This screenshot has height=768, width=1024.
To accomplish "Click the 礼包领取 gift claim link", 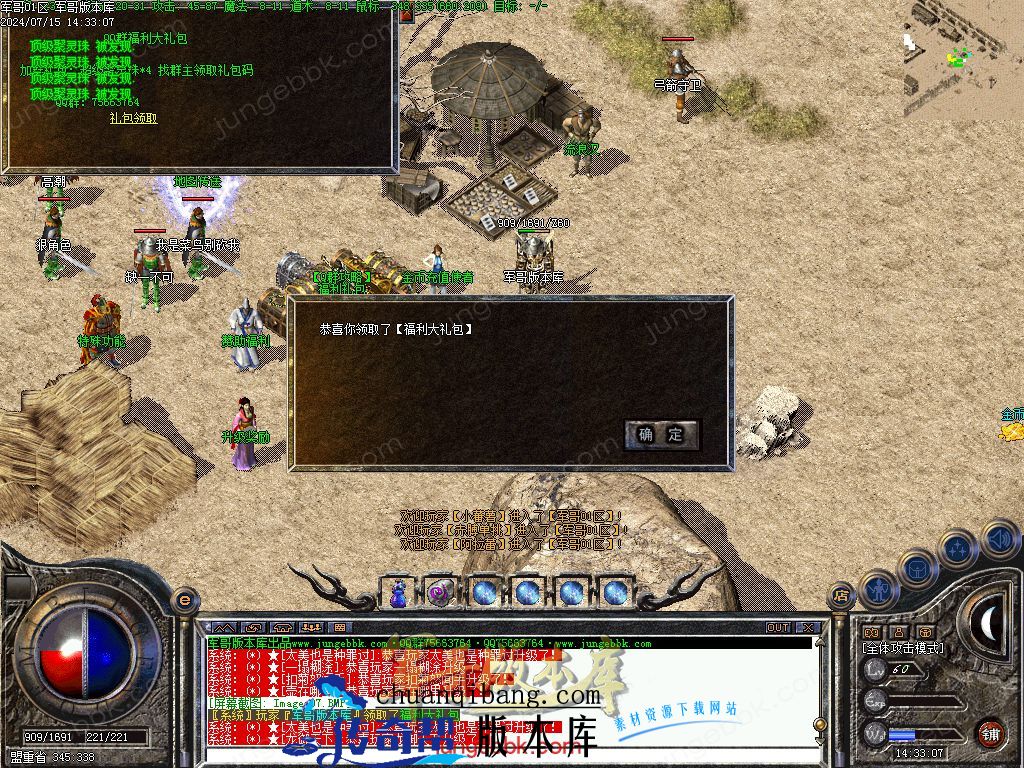I will (x=133, y=118).
